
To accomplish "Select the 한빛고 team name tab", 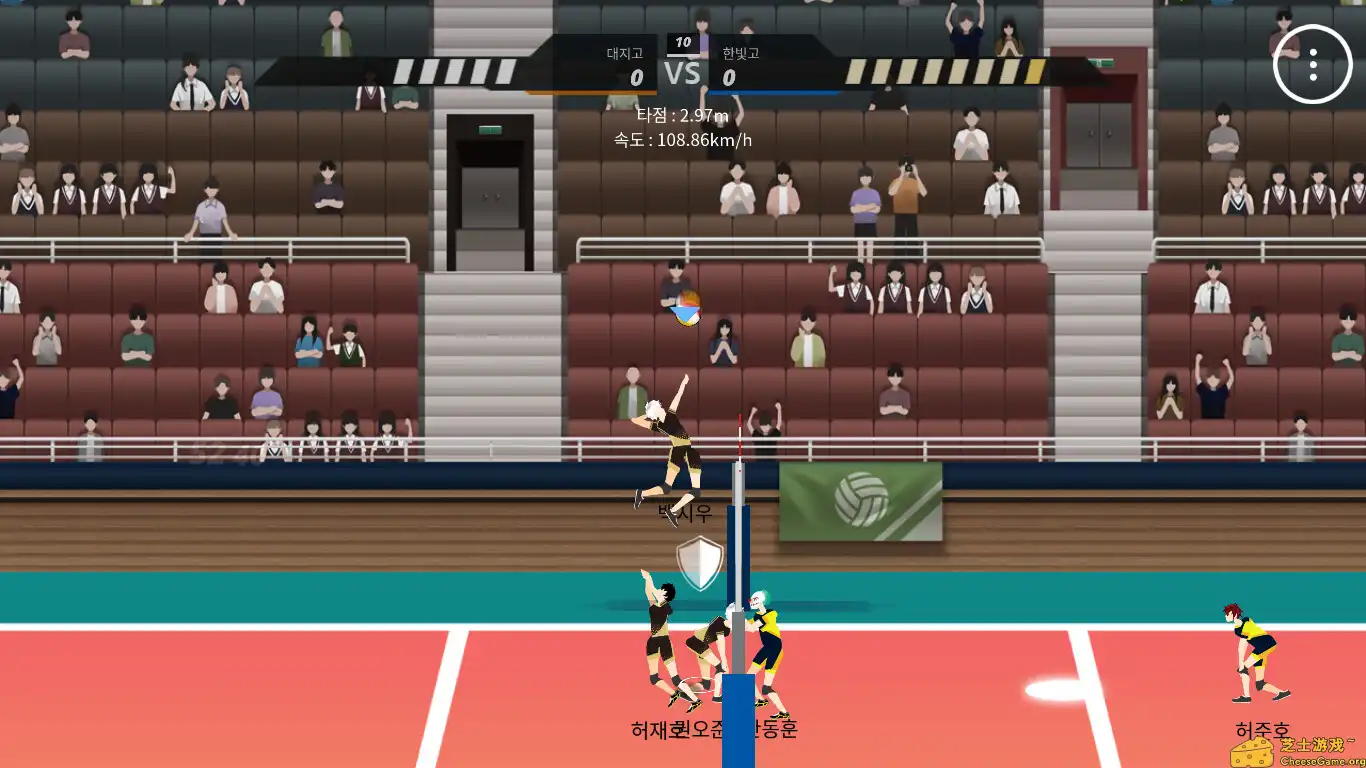I will (740, 55).
